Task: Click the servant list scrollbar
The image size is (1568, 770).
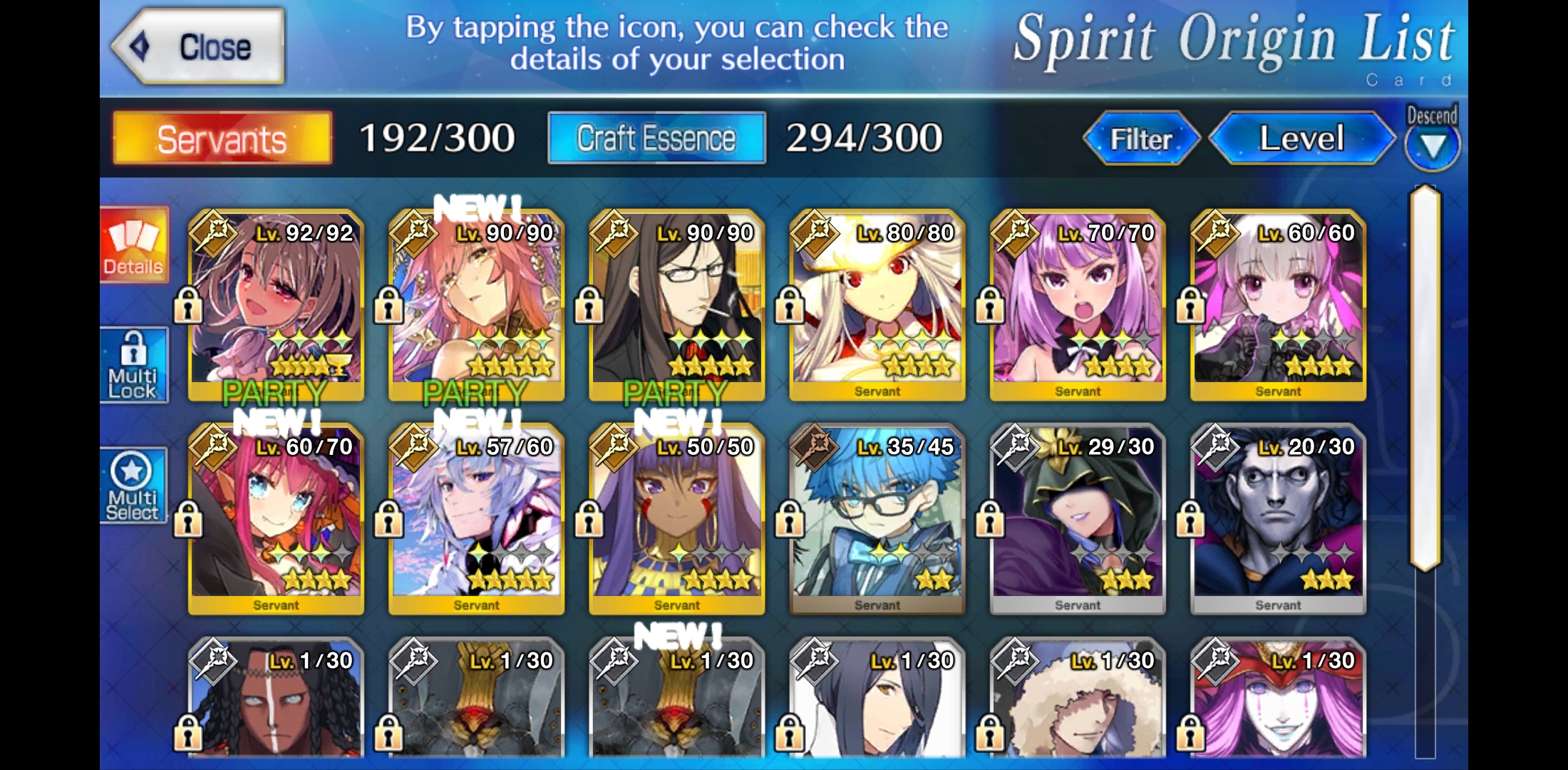Action: [1425, 378]
